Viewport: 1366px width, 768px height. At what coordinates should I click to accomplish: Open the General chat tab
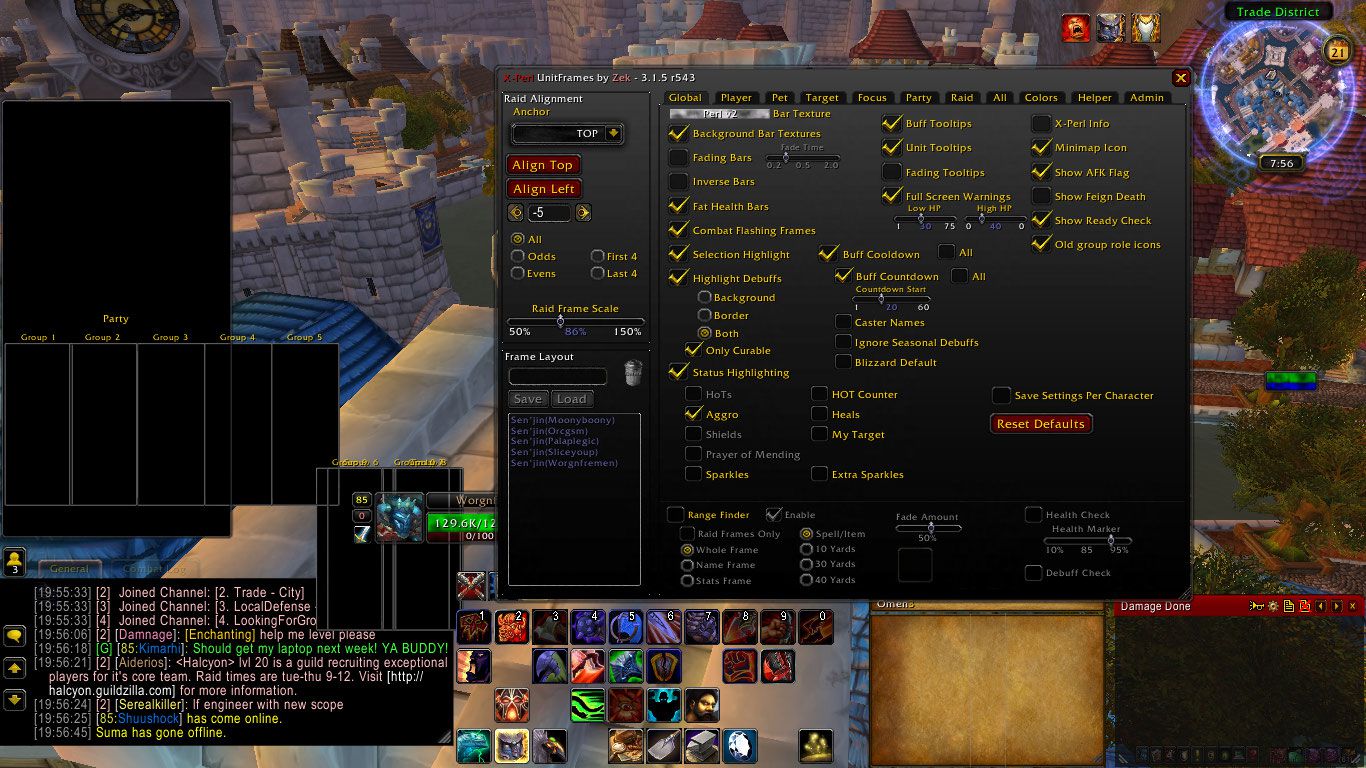70,568
